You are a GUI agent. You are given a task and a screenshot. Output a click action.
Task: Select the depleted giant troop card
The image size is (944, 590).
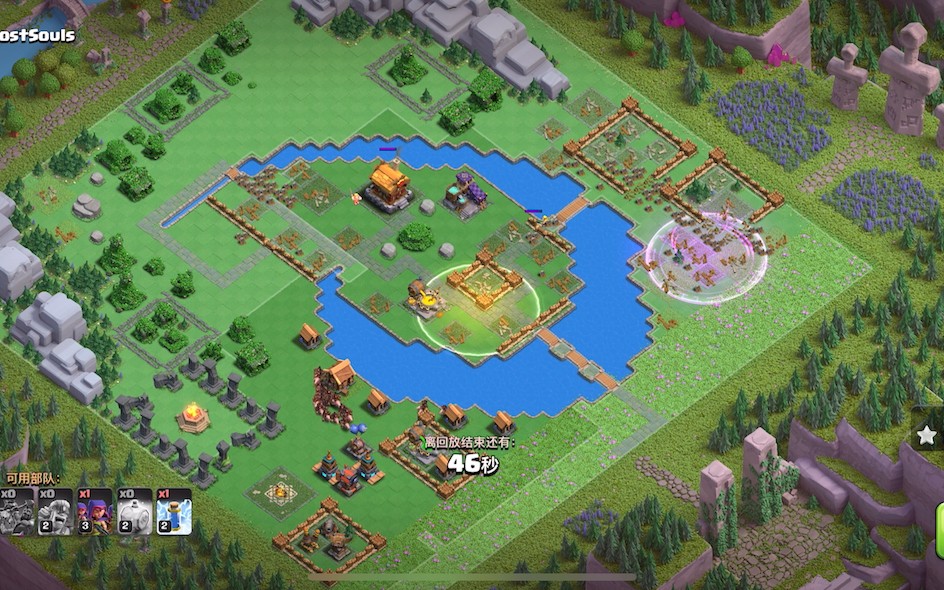[55, 511]
